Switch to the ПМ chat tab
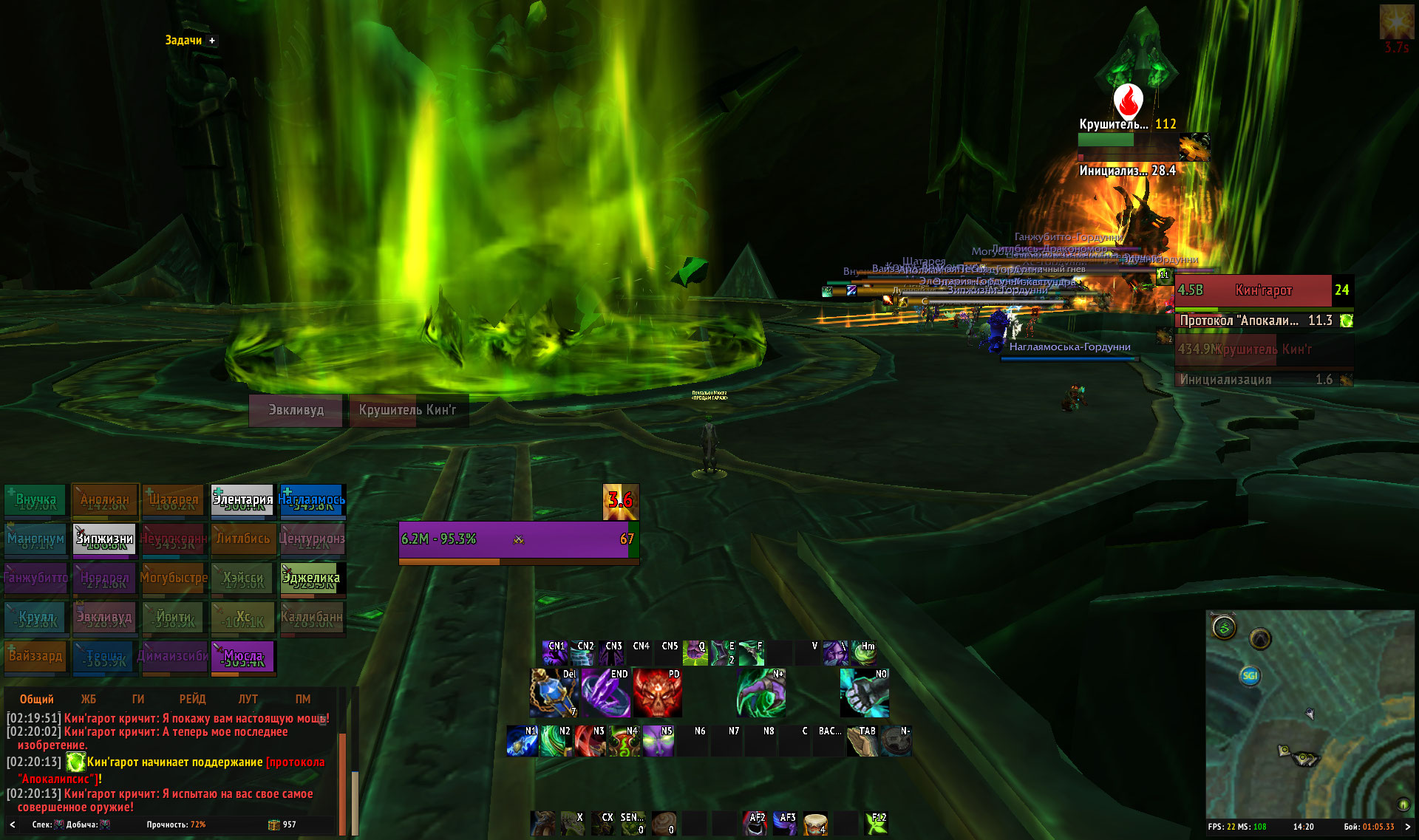The height and width of the screenshot is (840, 1419). click(x=303, y=699)
